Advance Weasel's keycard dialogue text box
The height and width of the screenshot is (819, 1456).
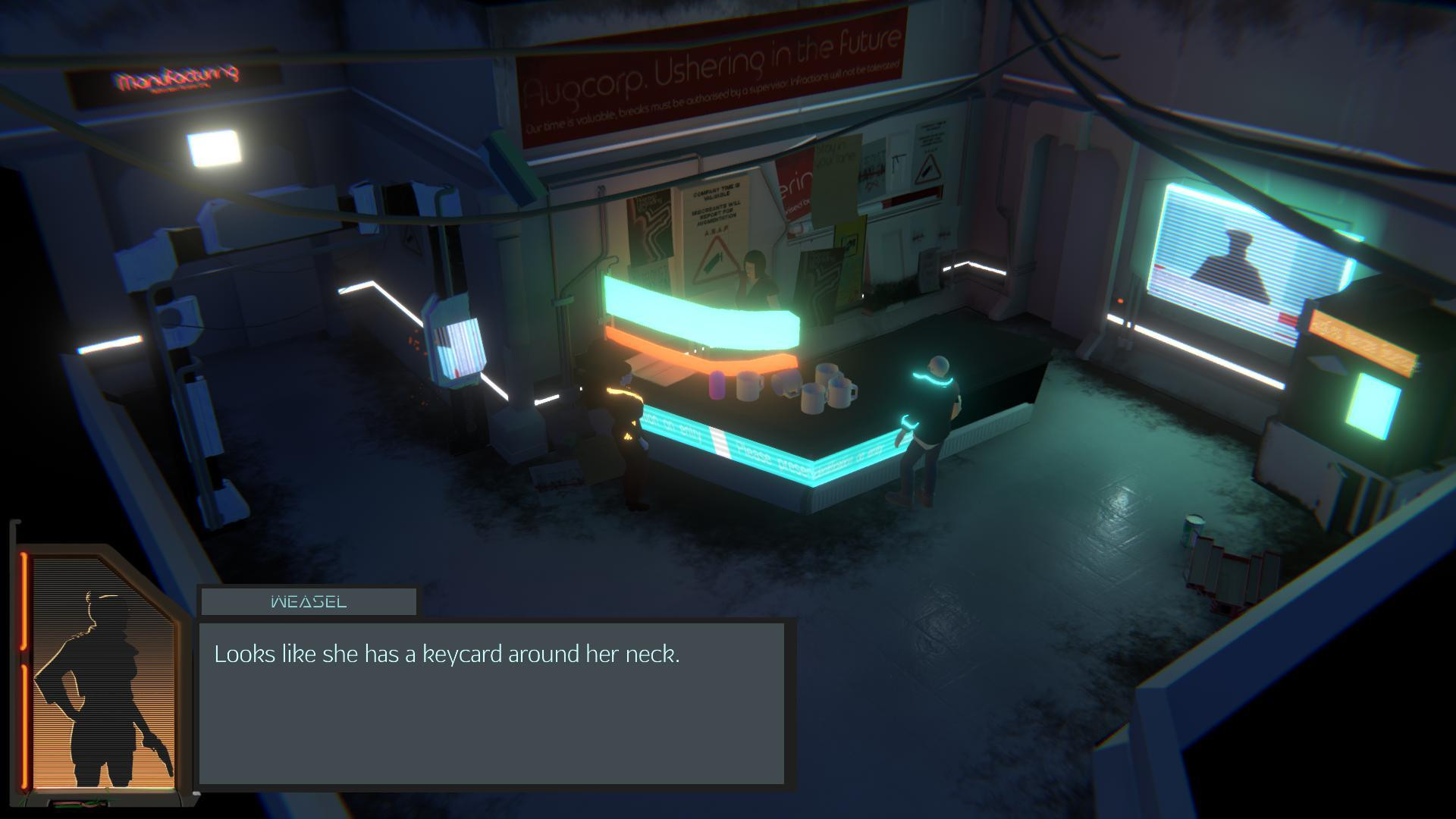491,703
